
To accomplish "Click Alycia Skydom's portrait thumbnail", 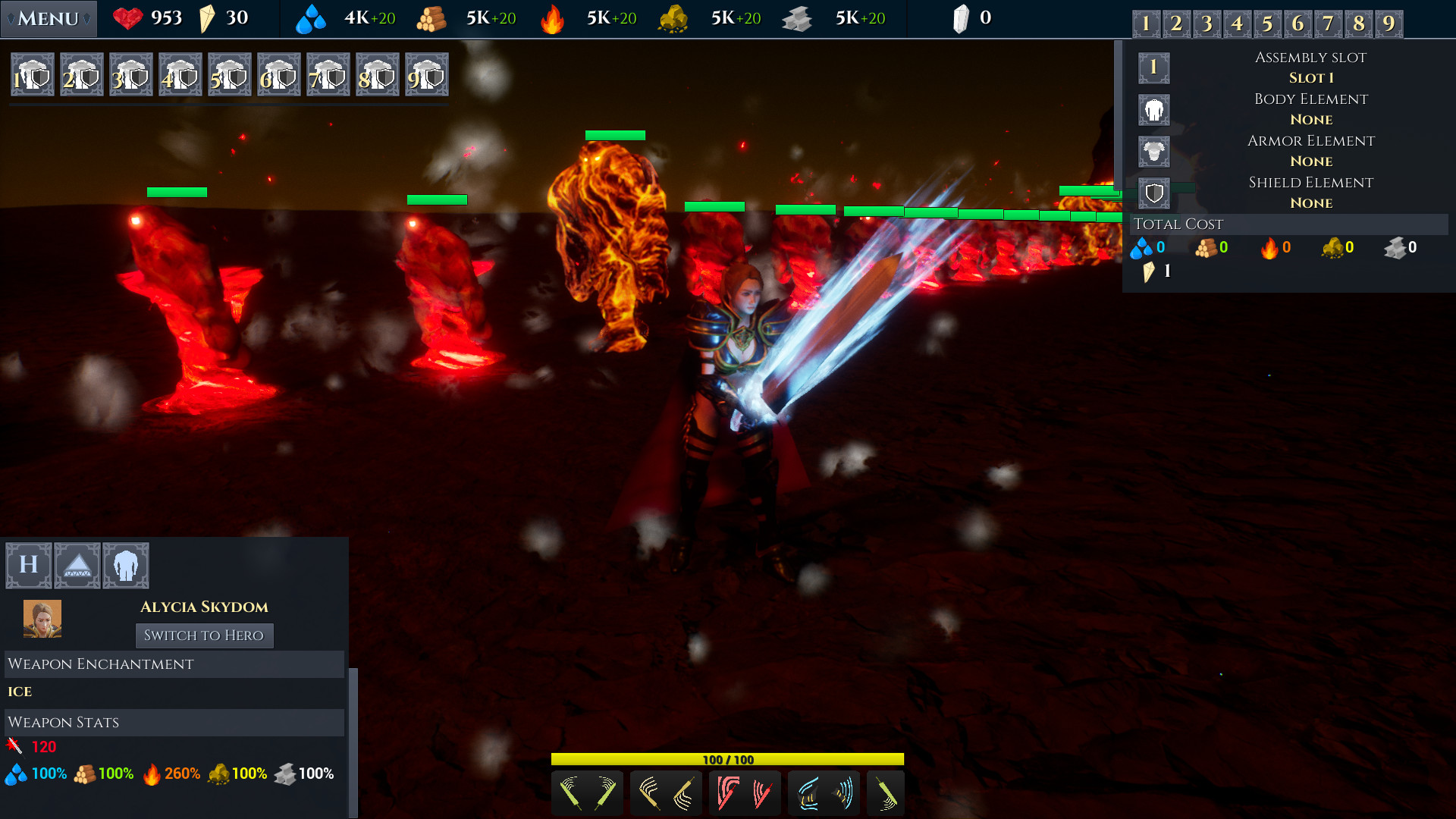I will [42, 618].
